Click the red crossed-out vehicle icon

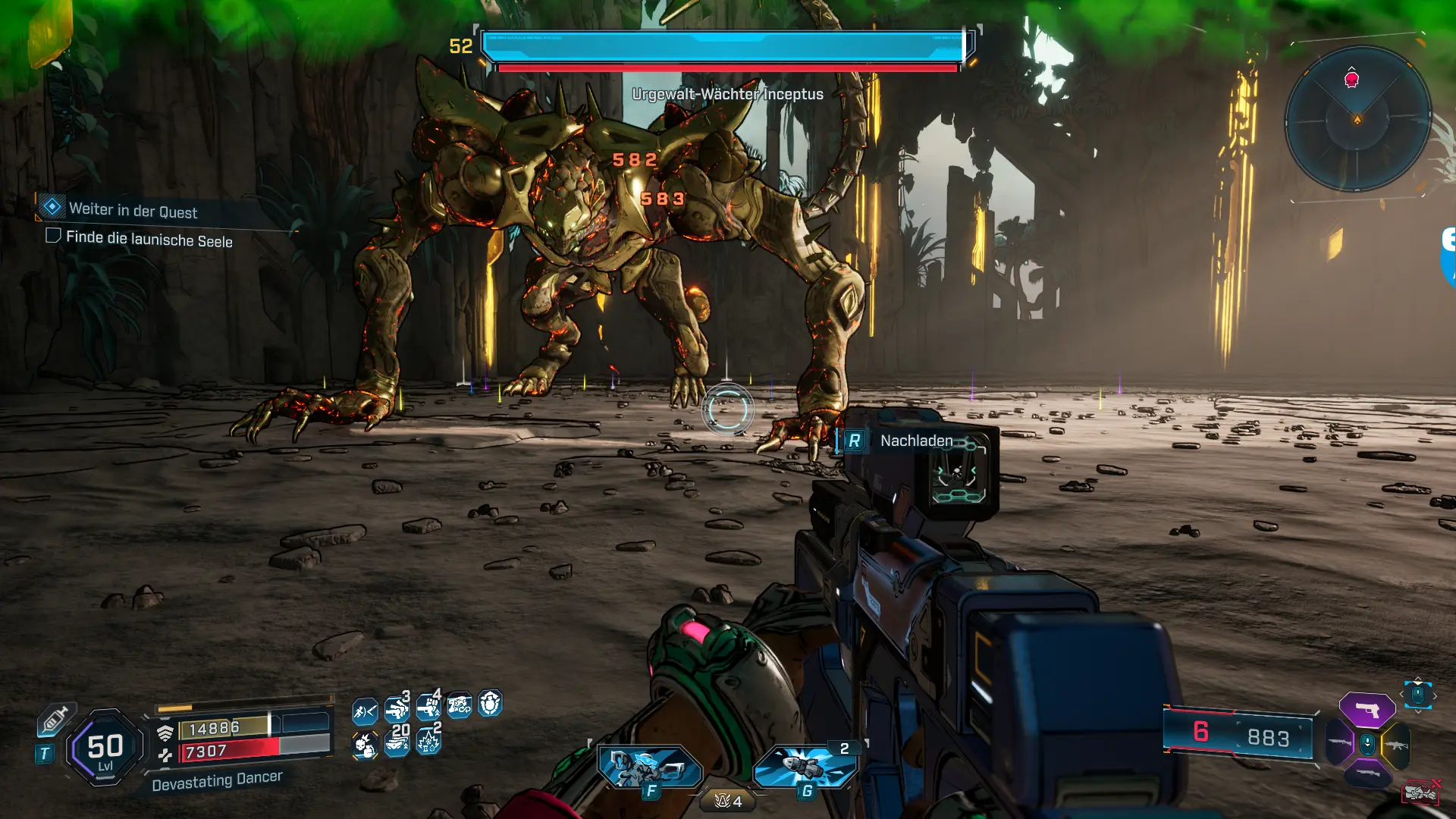tap(1420, 792)
